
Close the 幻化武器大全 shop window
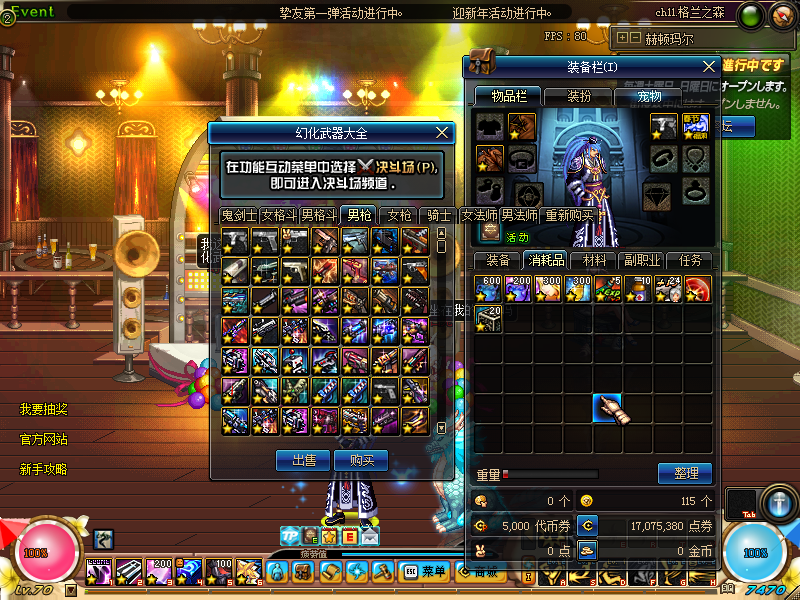[x=443, y=132]
